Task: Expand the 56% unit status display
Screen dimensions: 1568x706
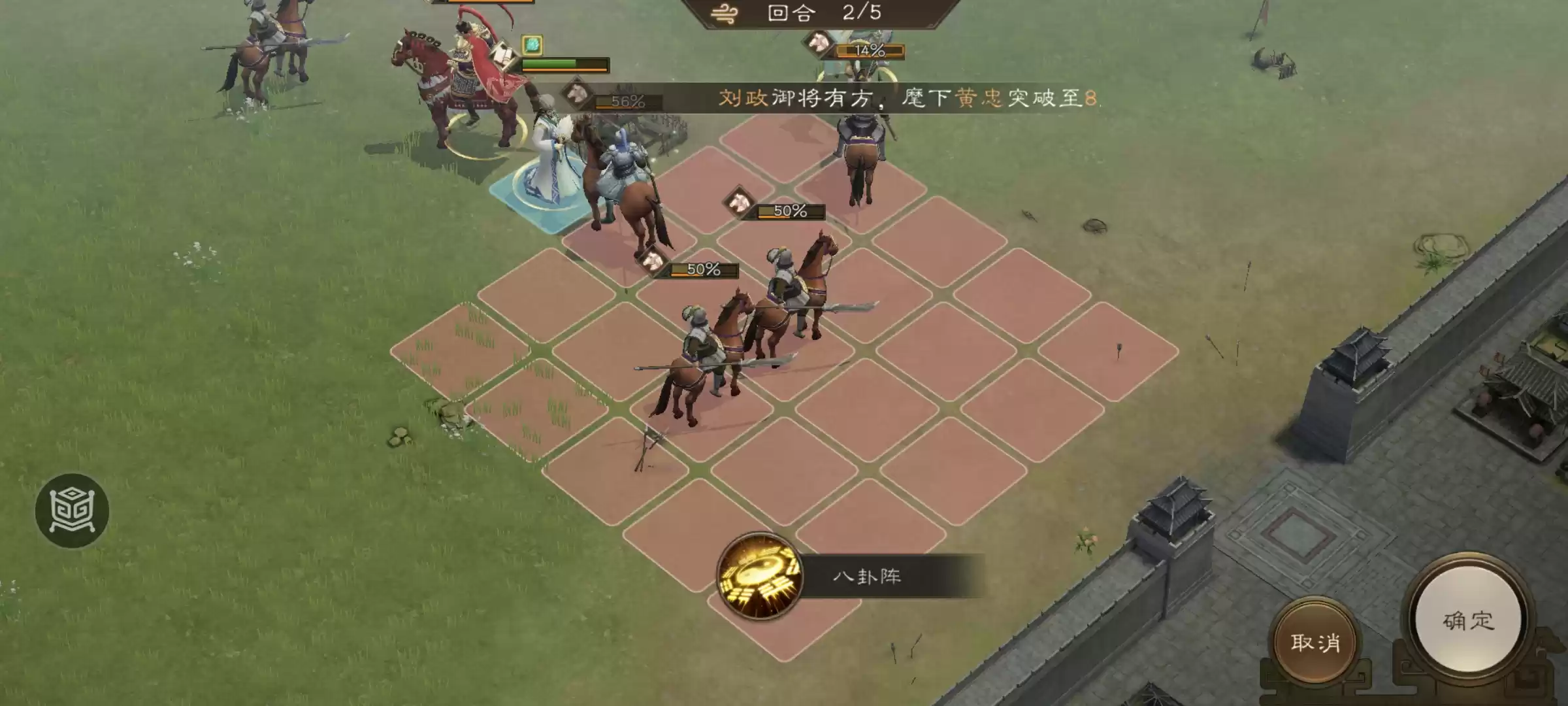Action: coord(626,100)
